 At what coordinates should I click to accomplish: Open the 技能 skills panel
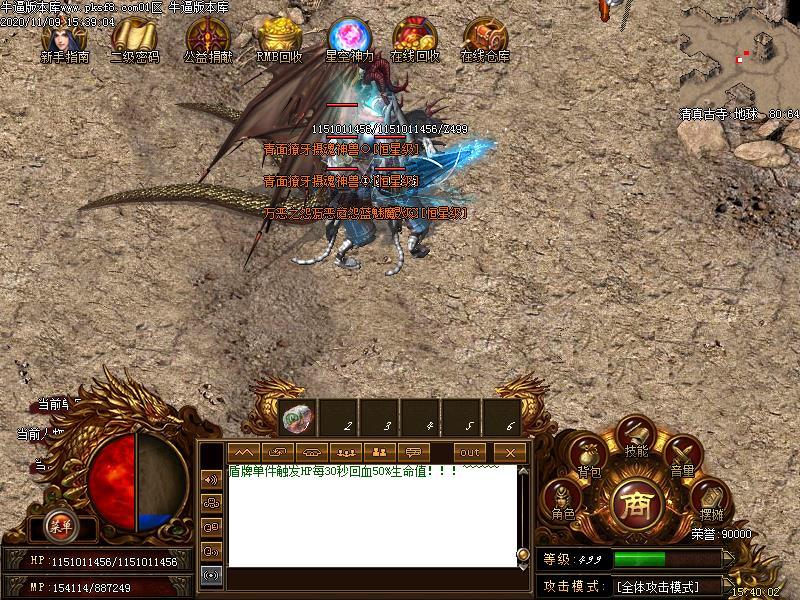click(636, 438)
